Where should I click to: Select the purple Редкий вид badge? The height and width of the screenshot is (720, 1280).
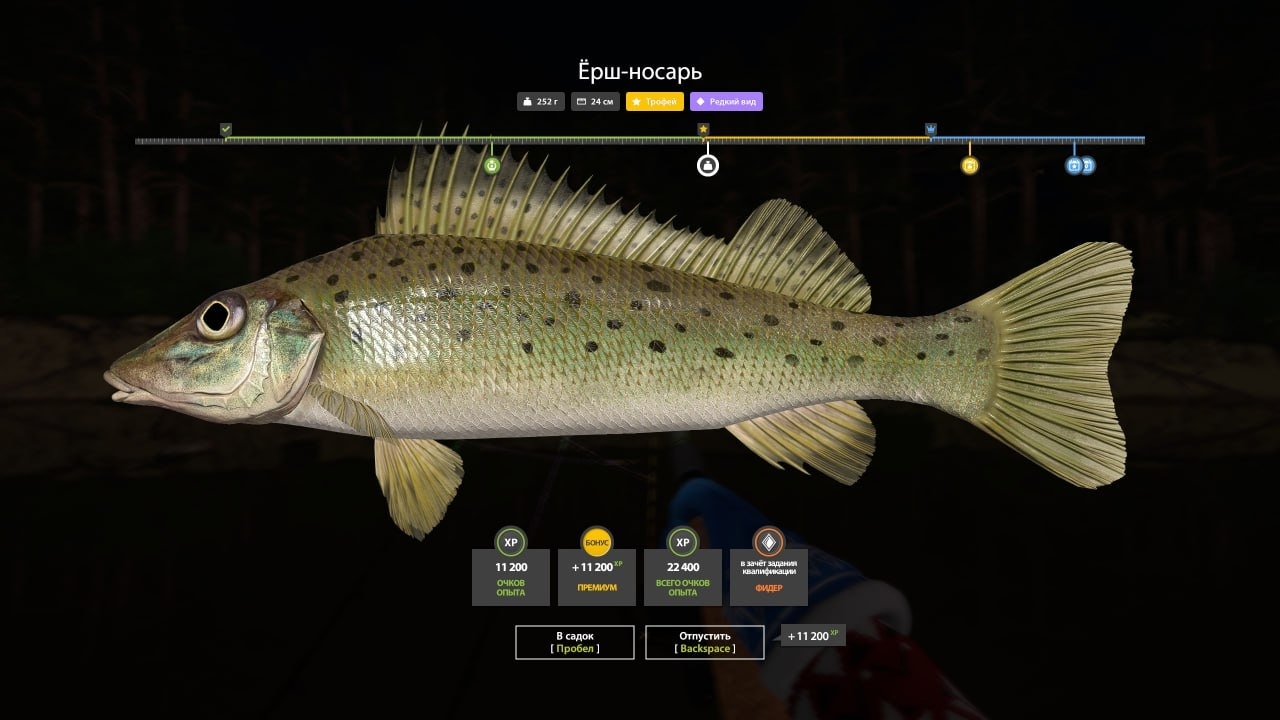(x=726, y=101)
